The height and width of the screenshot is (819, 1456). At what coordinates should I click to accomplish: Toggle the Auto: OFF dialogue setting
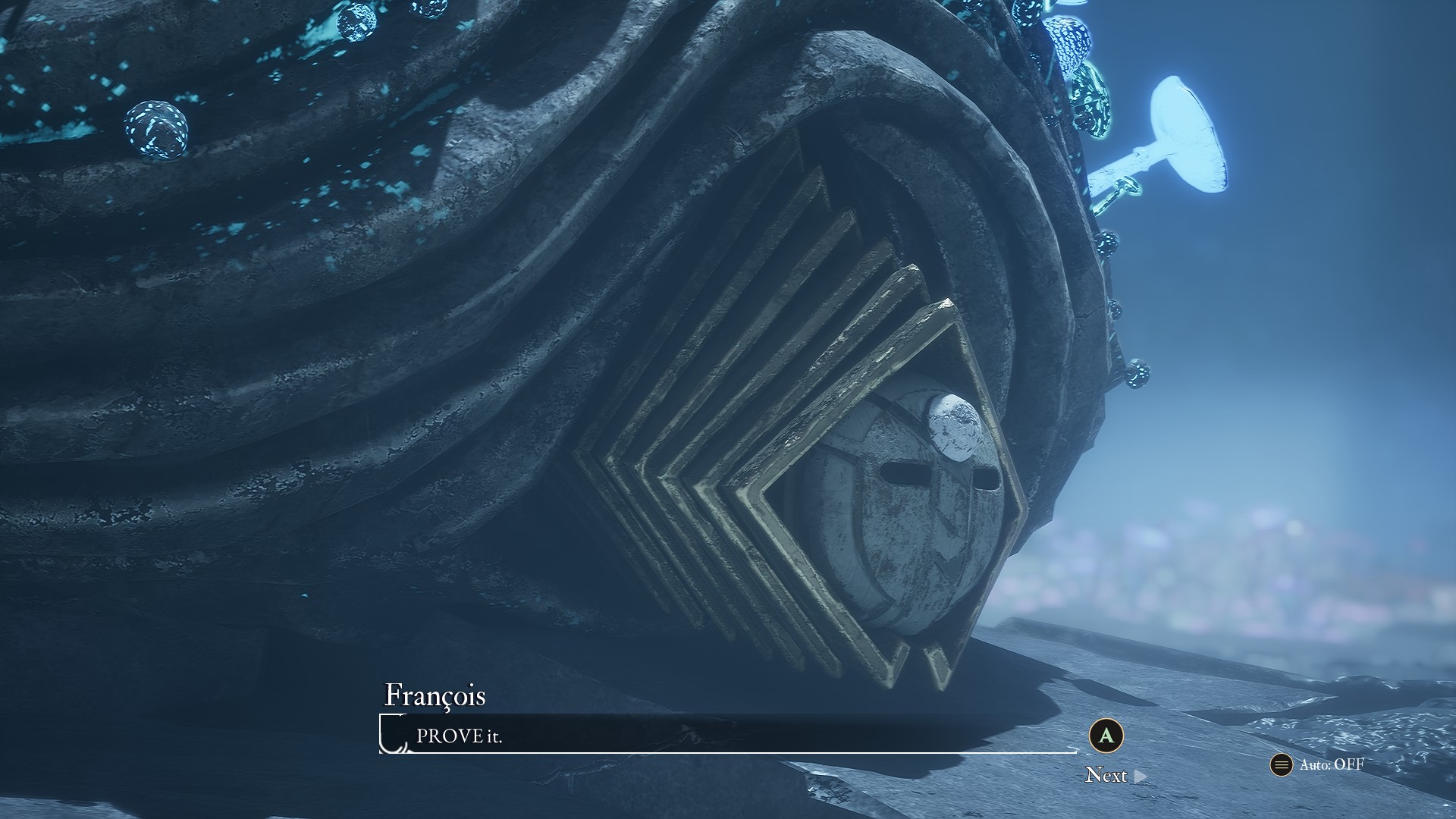point(1318,764)
